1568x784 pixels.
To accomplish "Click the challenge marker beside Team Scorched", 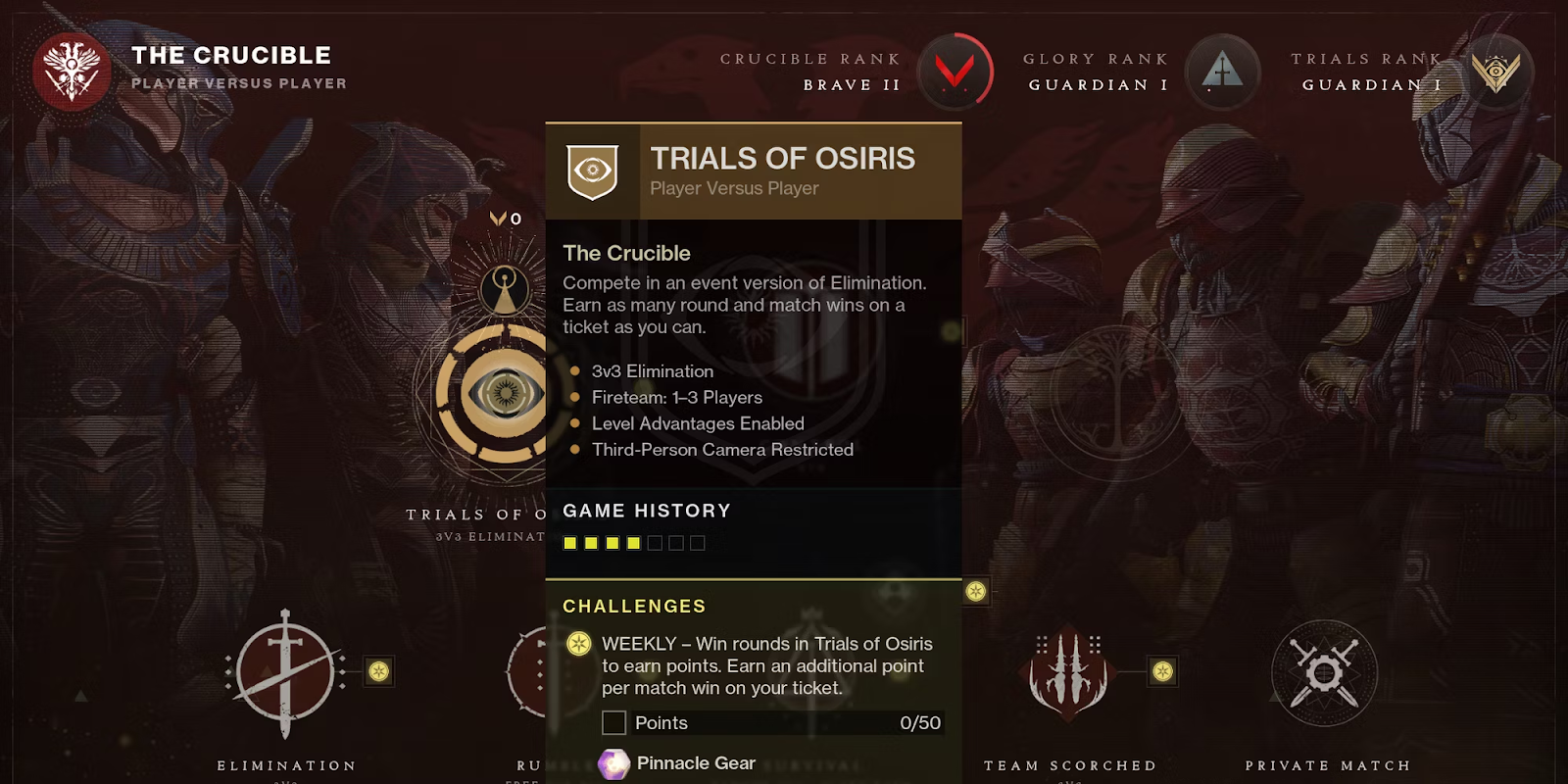I will tap(1162, 671).
